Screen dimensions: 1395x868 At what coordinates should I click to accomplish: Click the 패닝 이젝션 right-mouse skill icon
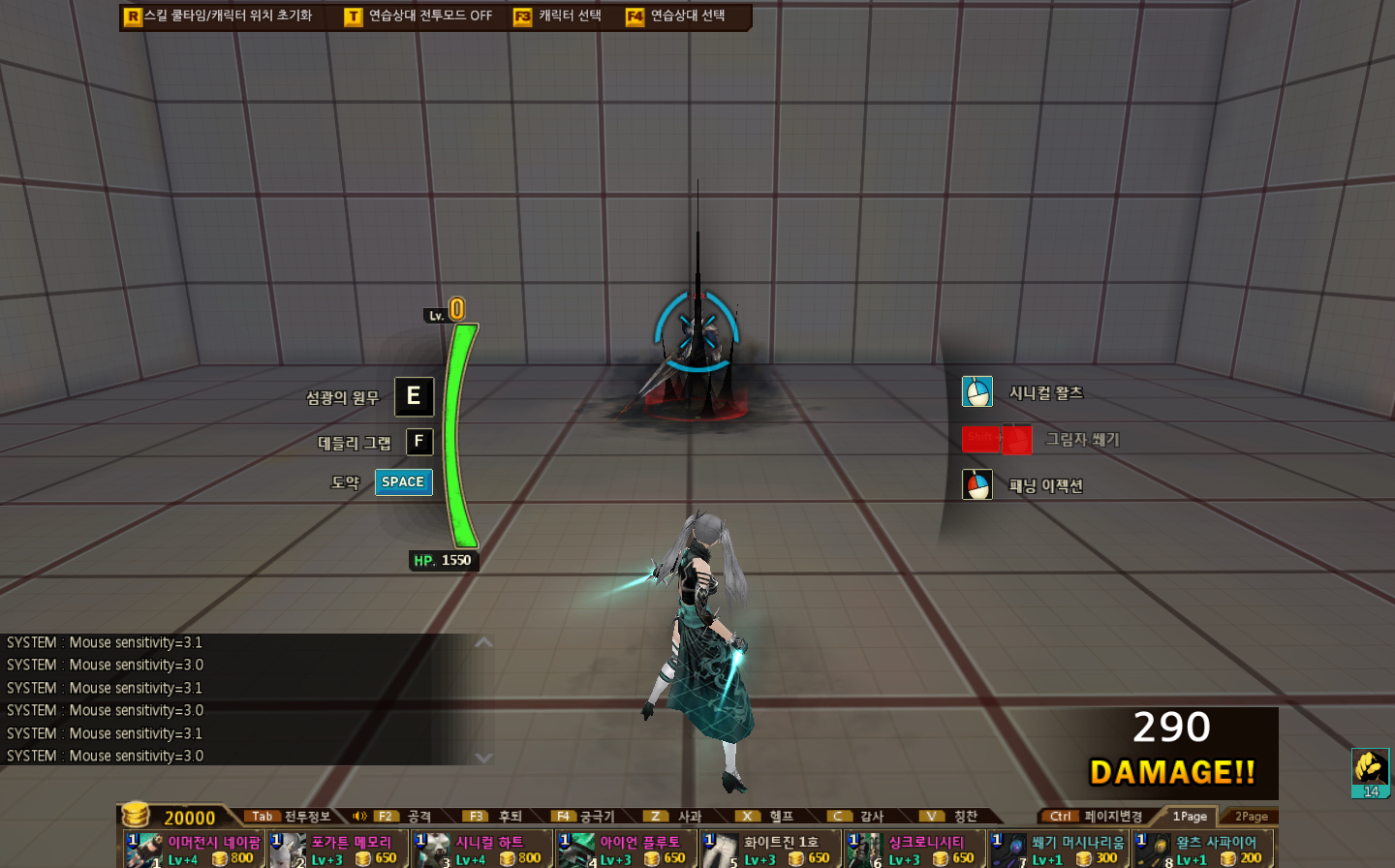click(976, 484)
